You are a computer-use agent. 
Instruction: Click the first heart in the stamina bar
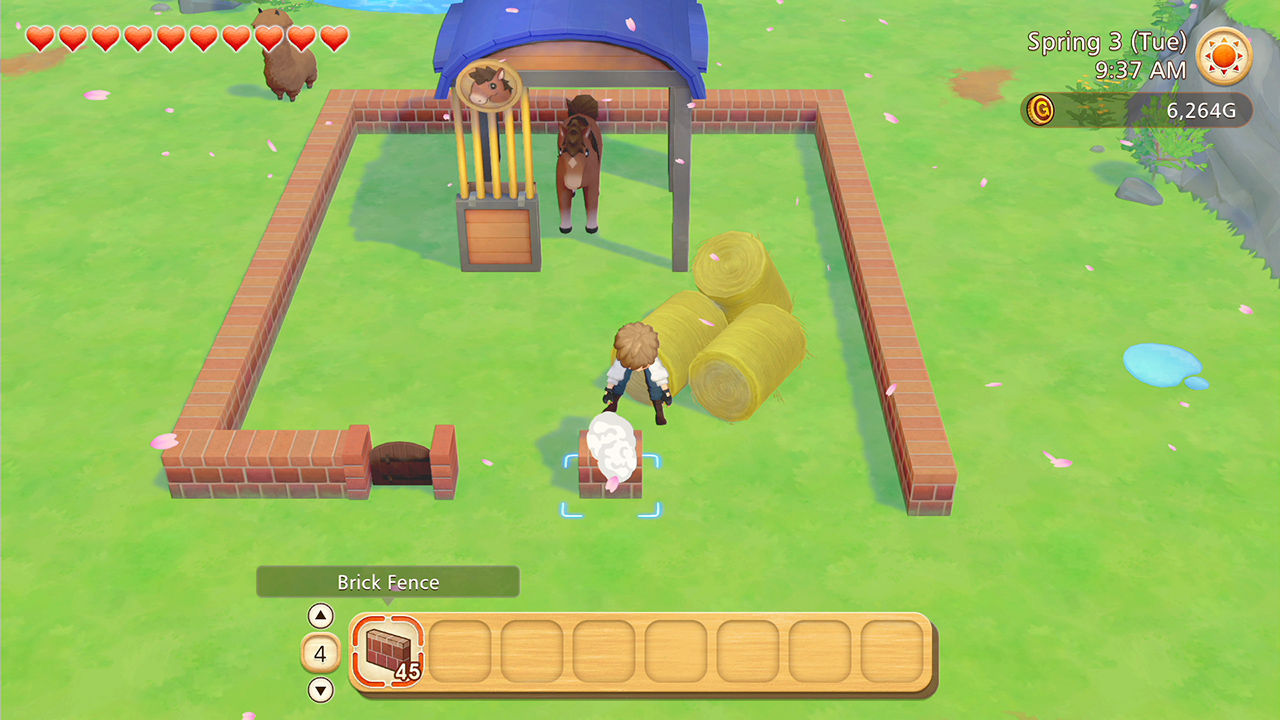click(x=41, y=39)
